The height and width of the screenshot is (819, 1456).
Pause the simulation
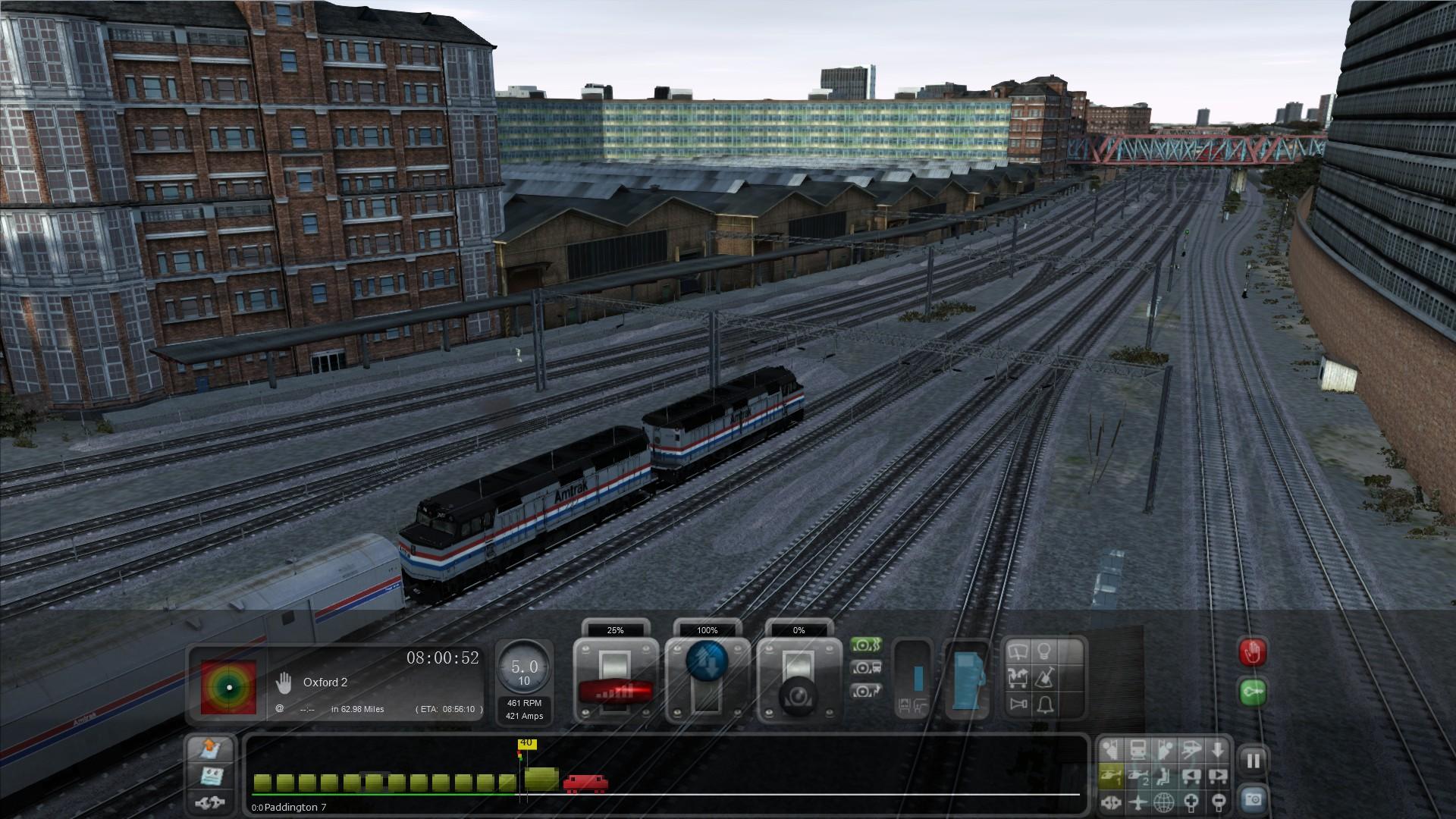[1253, 761]
